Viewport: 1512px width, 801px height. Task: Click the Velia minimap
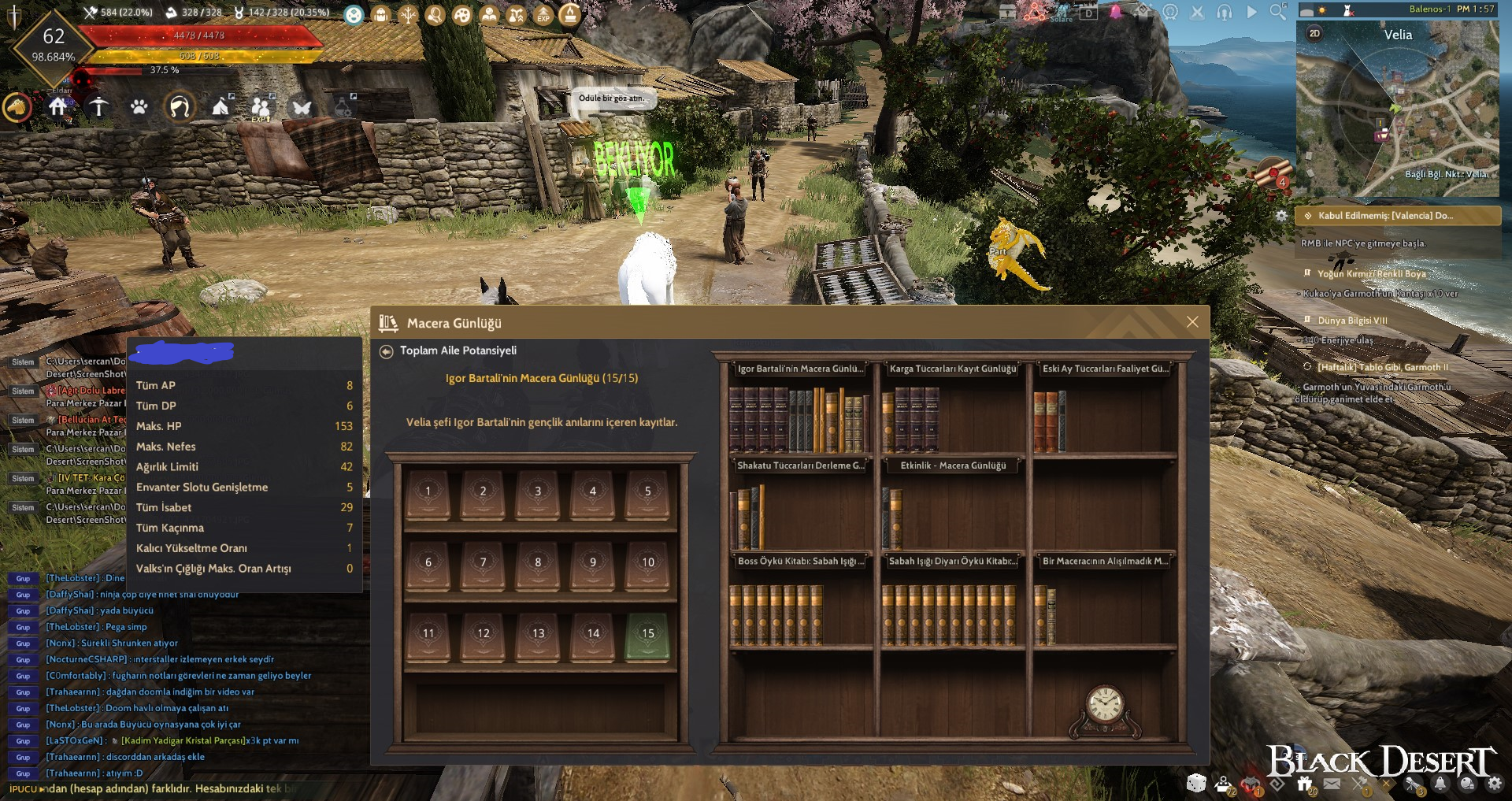[1398, 110]
